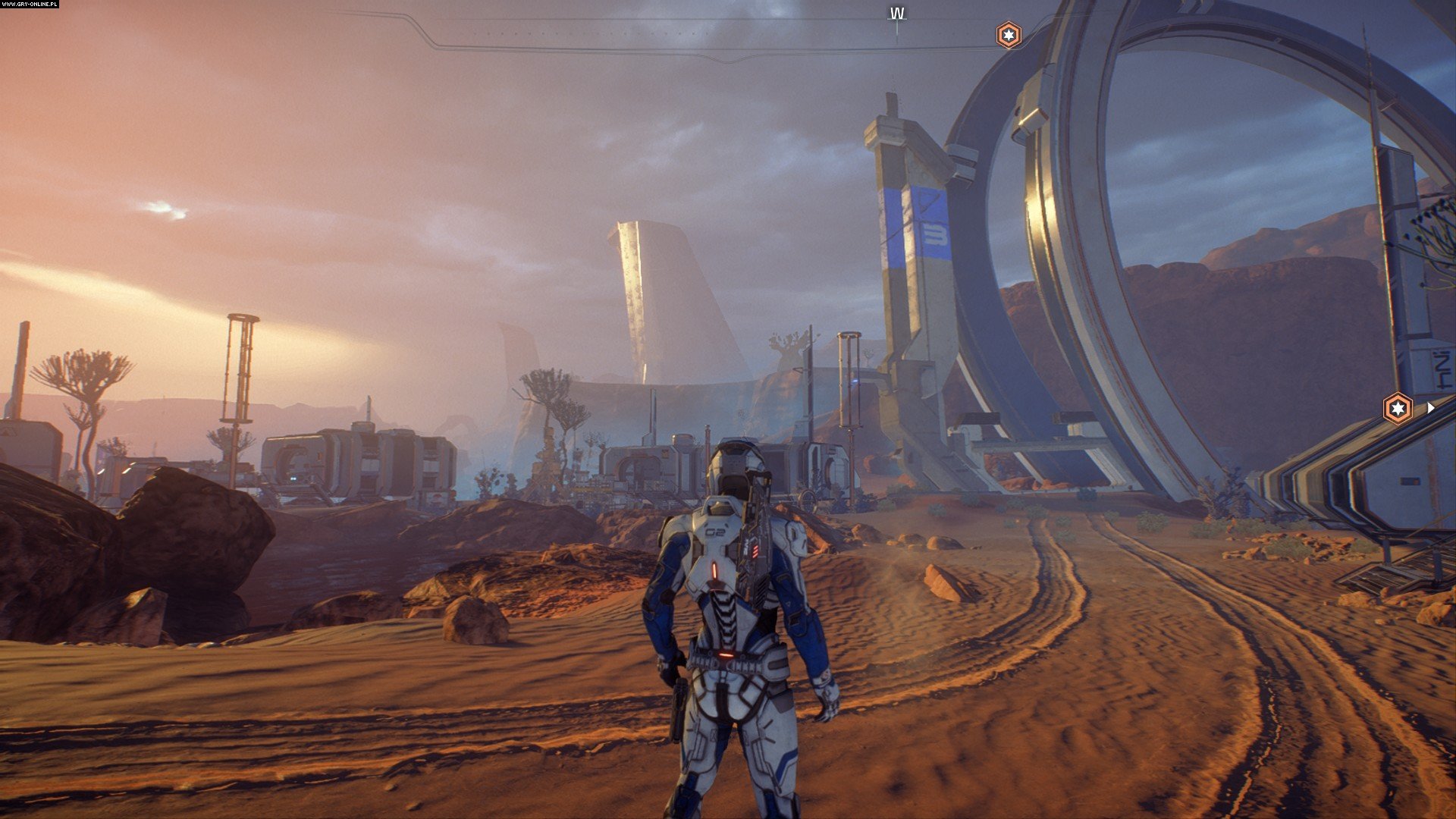The height and width of the screenshot is (819, 1456).
Task: Click the hexagon marker on the compass bar
Action: coord(1008,35)
